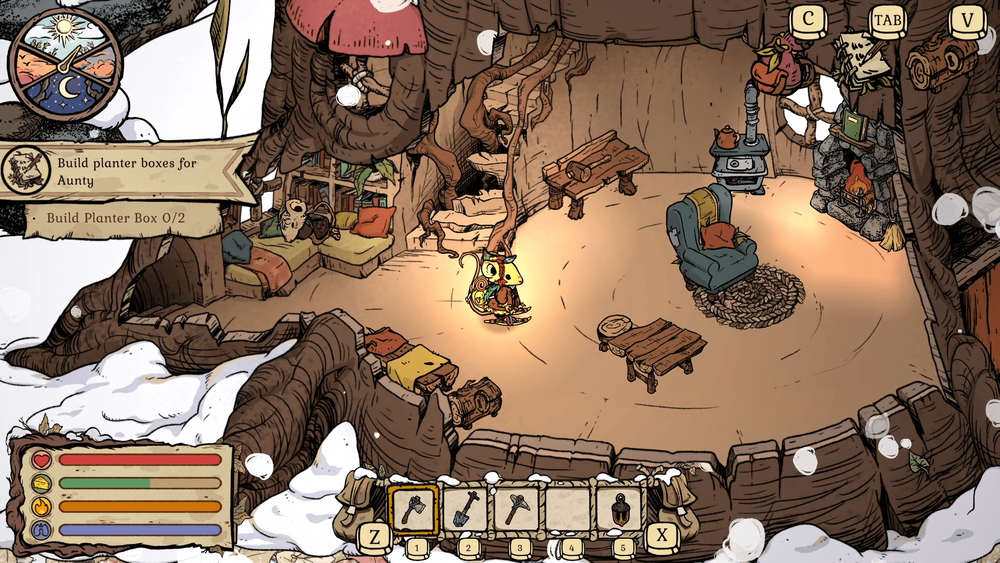Select the axe in the hotbar
1000x563 pixels.
pos(412,509)
